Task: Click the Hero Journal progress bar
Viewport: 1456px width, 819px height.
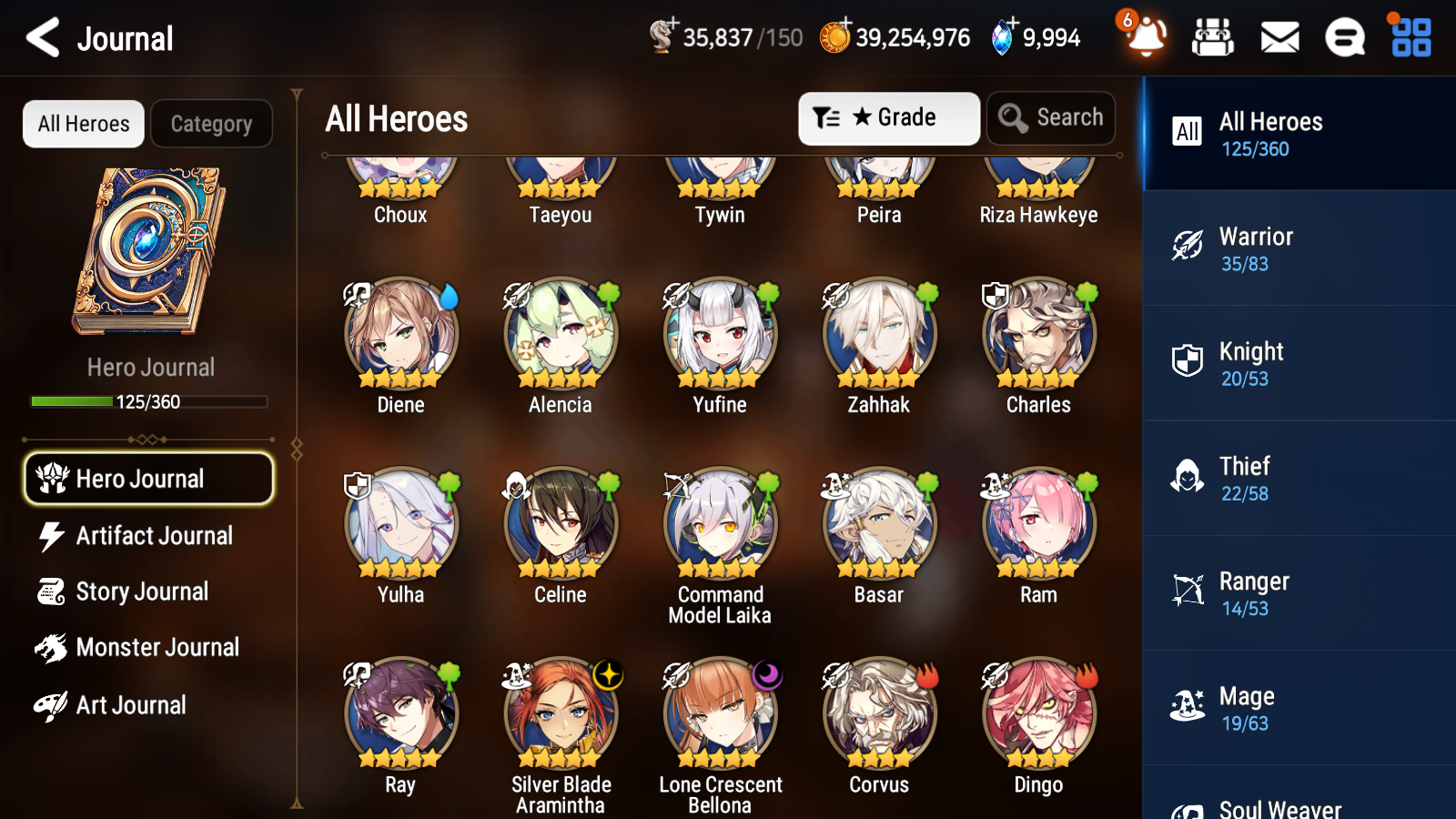Action: pyautogui.click(x=148, y=400)
